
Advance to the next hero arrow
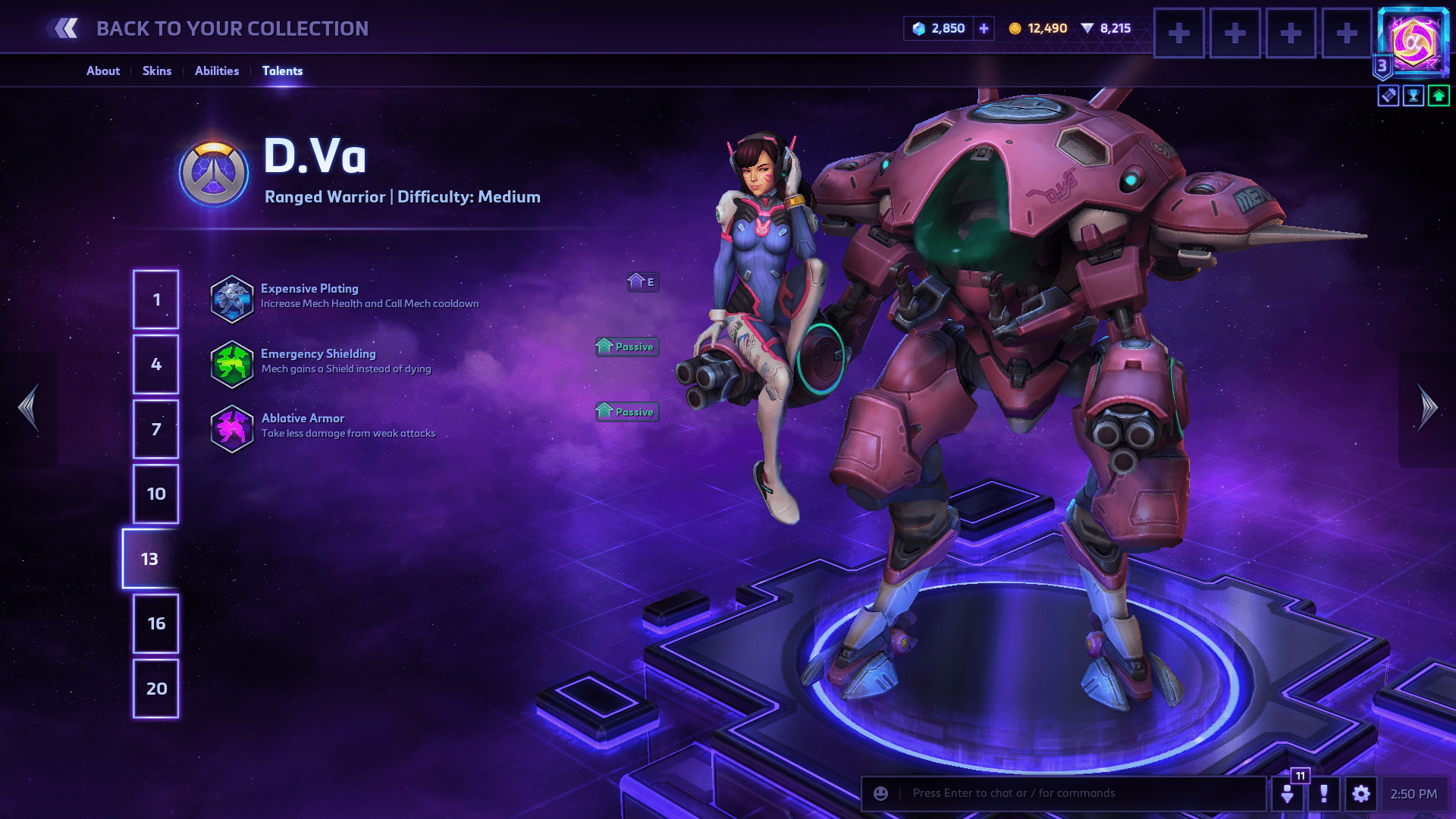(1427, 408)
